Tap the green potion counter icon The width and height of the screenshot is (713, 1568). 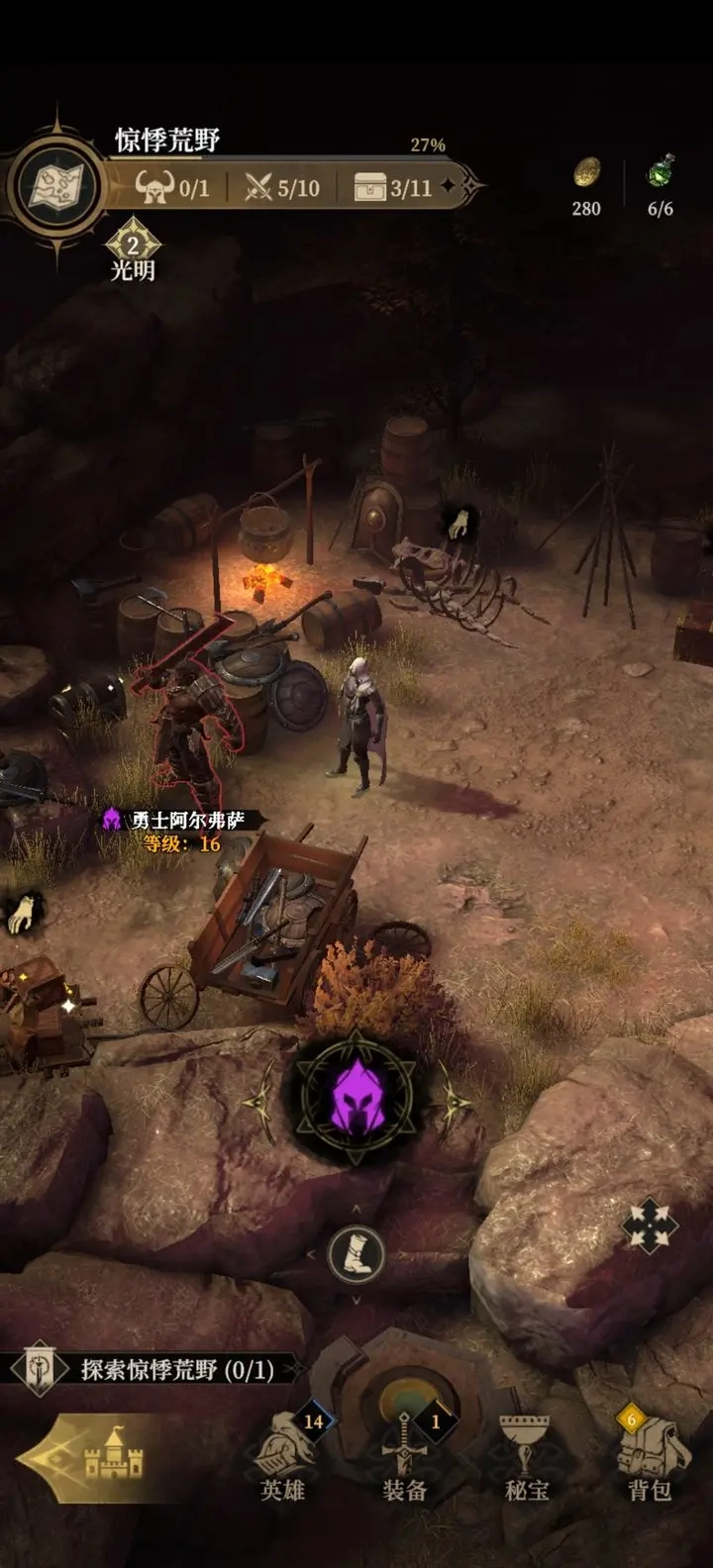pyautogui.click(x=661, y=173)
